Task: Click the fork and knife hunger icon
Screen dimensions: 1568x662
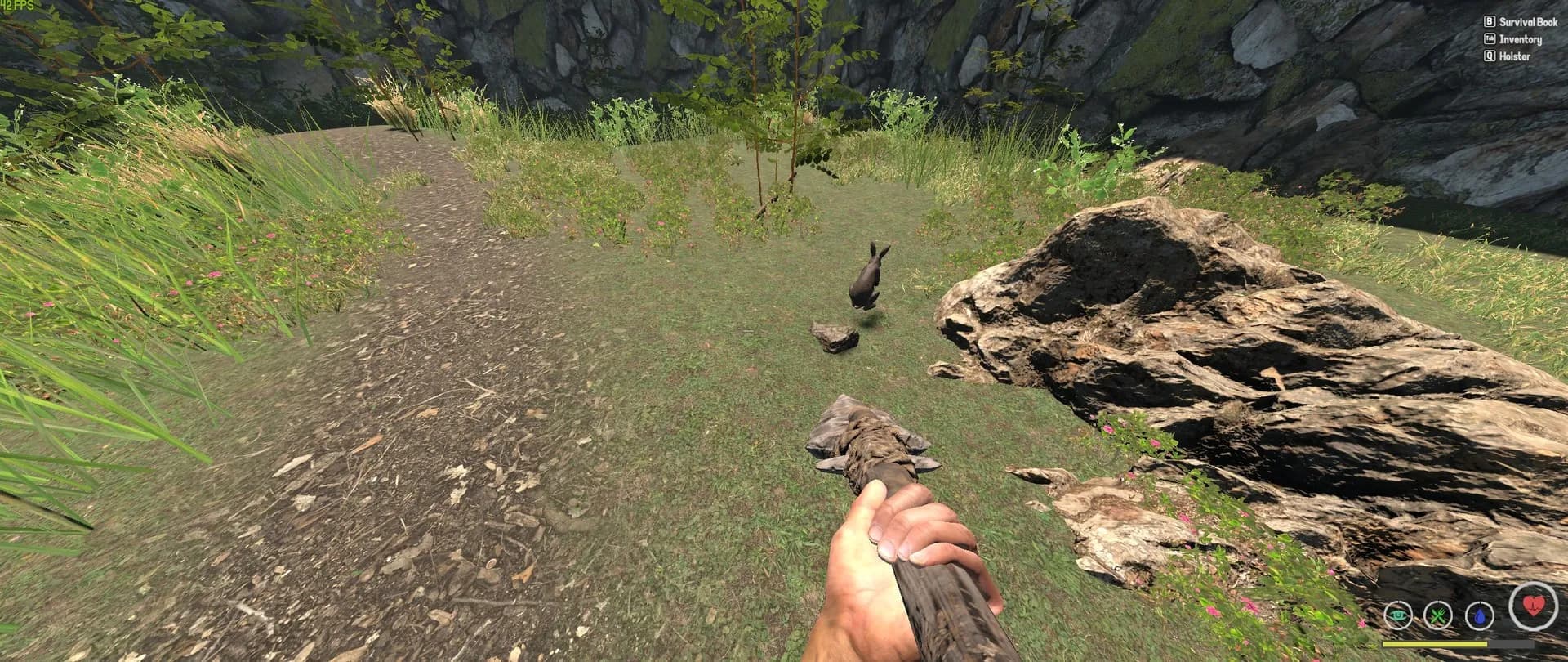Action: coord(1438,615)
